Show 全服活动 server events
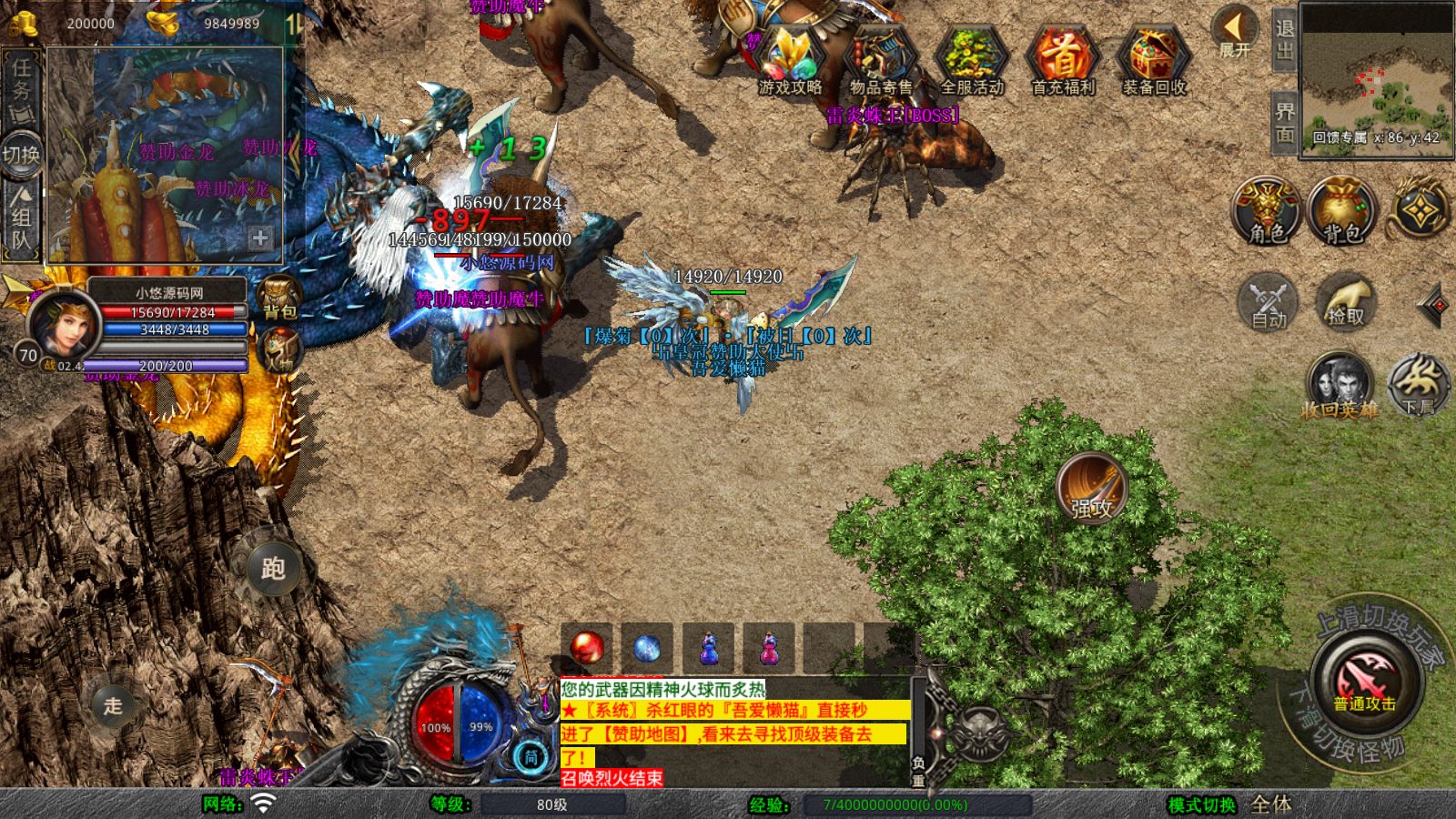This screenshot has width=1456, height=819. (x=972, y=60)
